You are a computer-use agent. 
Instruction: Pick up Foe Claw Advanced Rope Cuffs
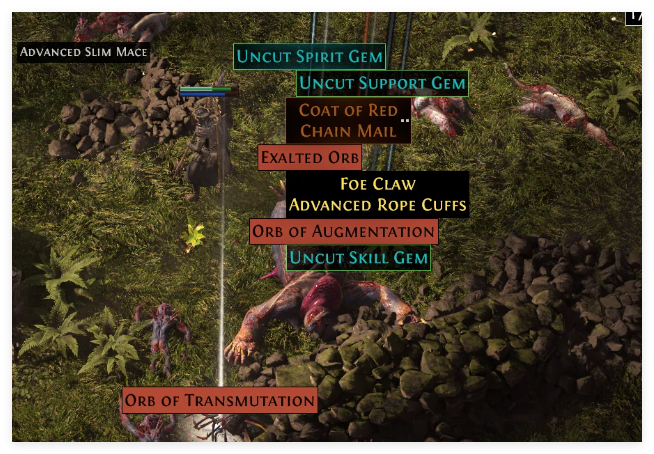377,194
